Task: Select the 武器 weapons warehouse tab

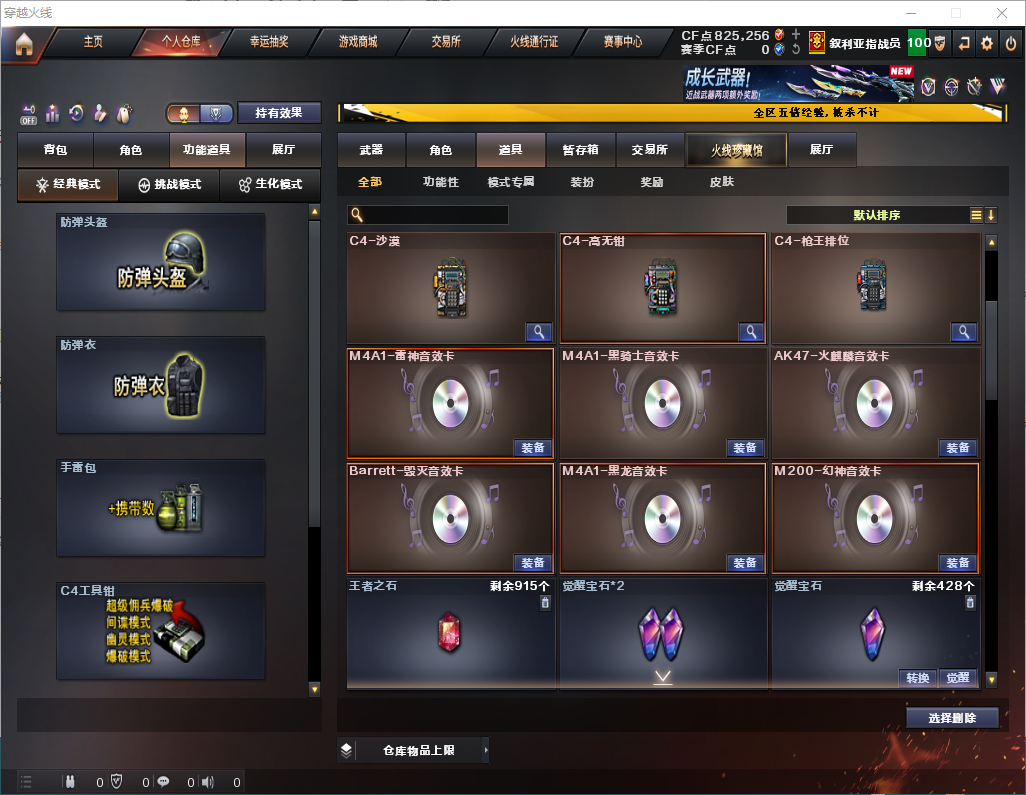Action: (371, 150)
